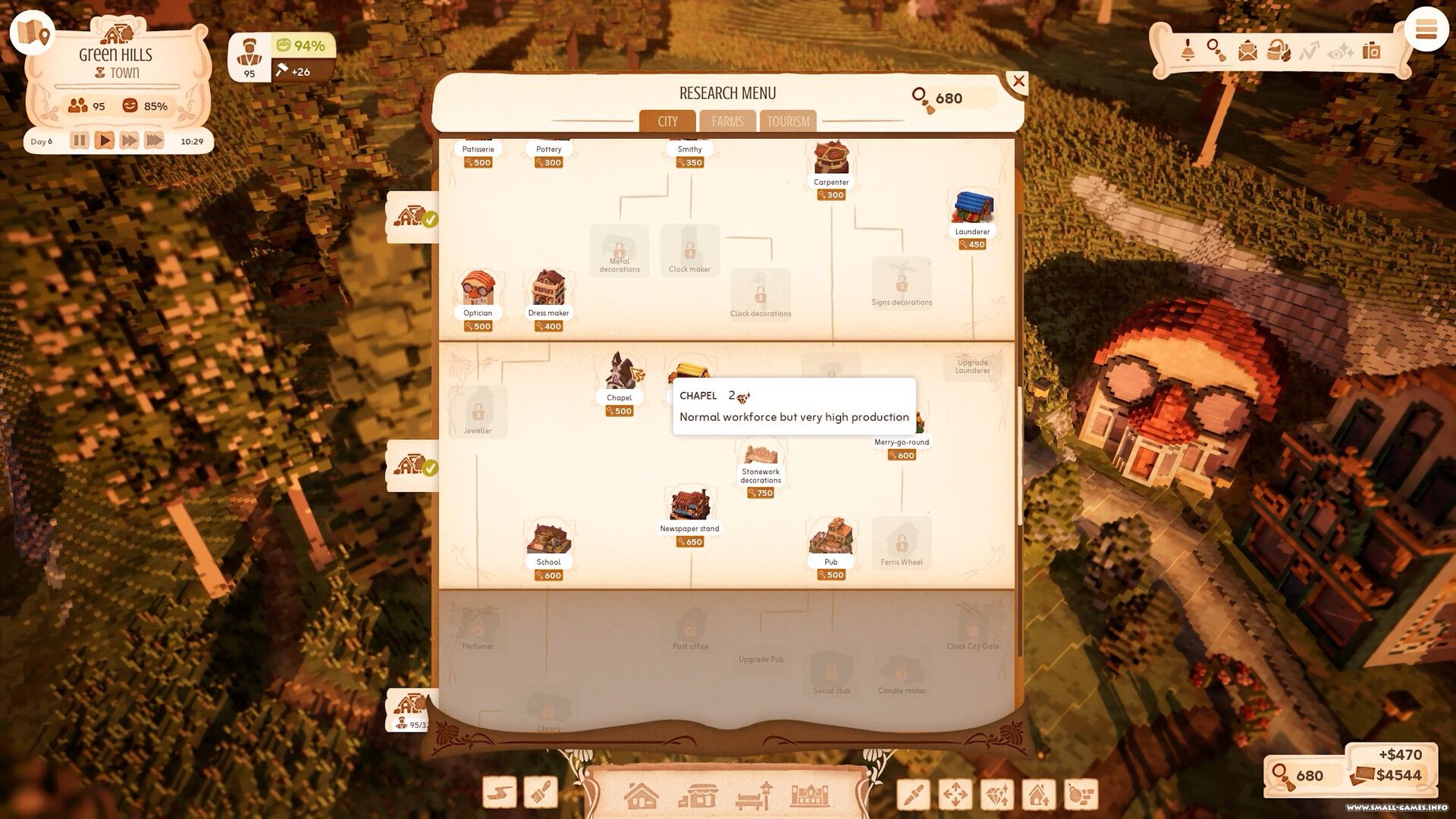Close the Research Menu

[x=1018, y=81]
